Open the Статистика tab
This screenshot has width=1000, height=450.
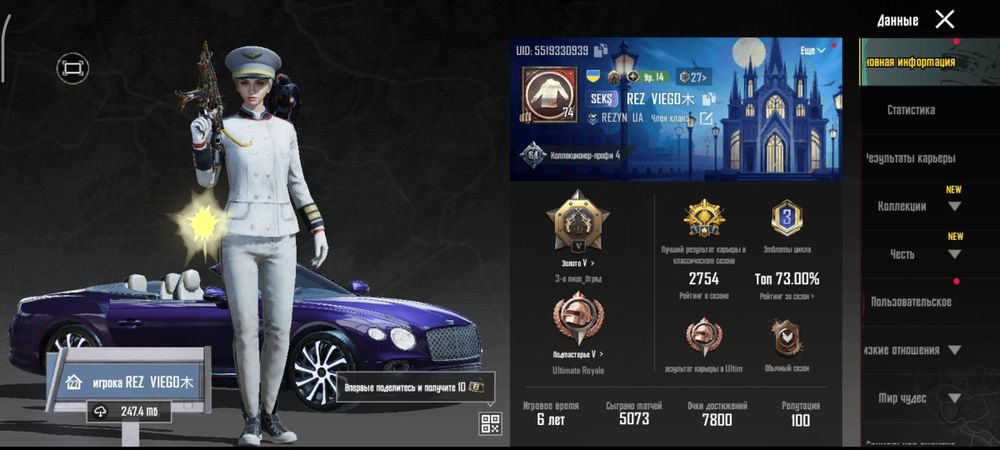pyautogui.click(x=911, y=110)
